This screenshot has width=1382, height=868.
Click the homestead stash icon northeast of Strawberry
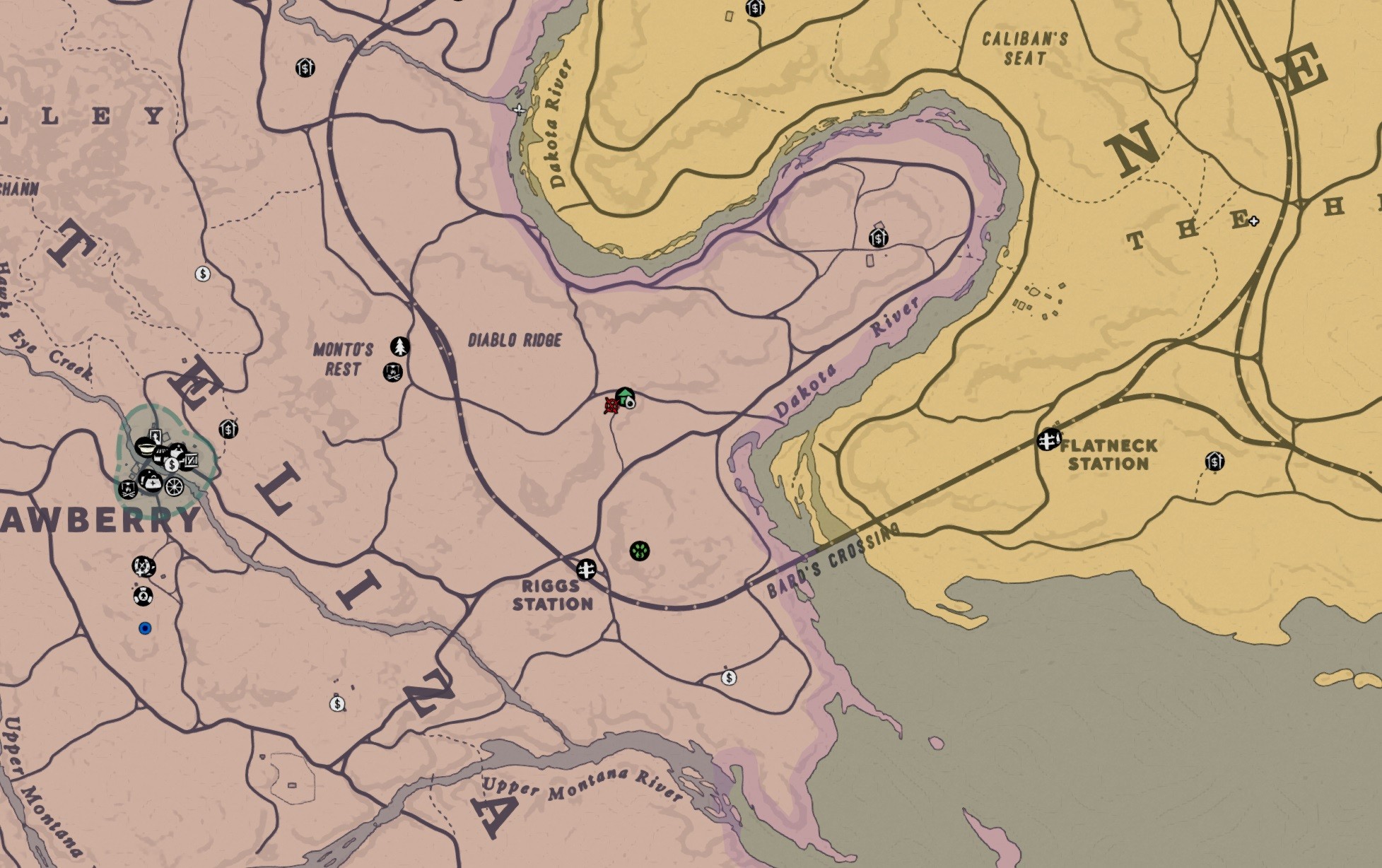(228, 428)
